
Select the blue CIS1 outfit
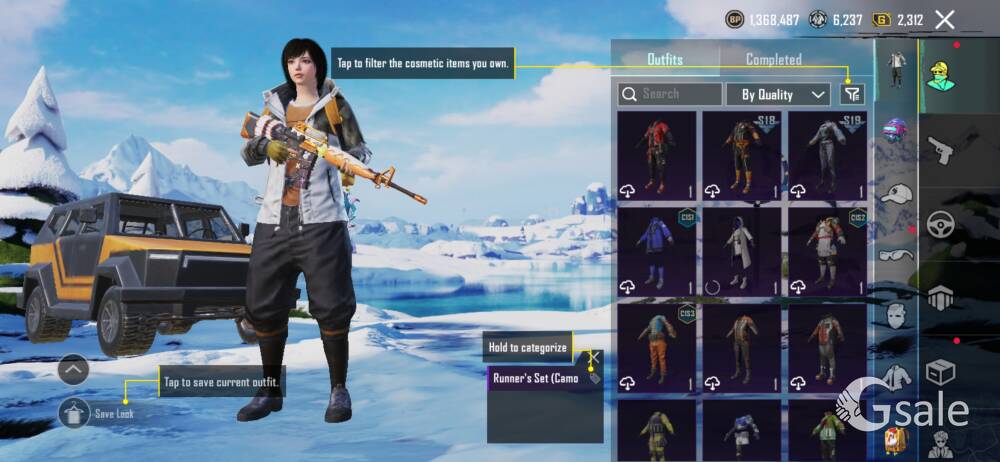tap(656, 250)
